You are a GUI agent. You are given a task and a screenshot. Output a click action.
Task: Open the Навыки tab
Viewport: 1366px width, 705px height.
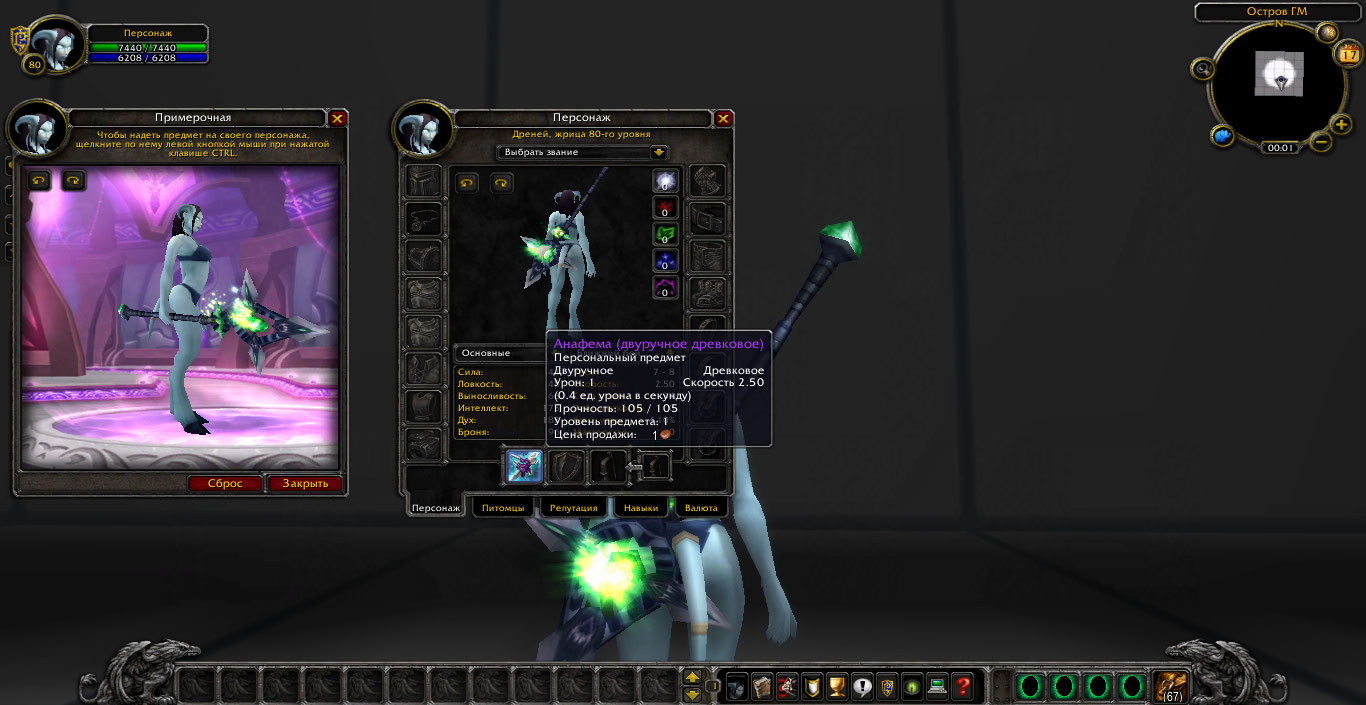coord(641,508)
